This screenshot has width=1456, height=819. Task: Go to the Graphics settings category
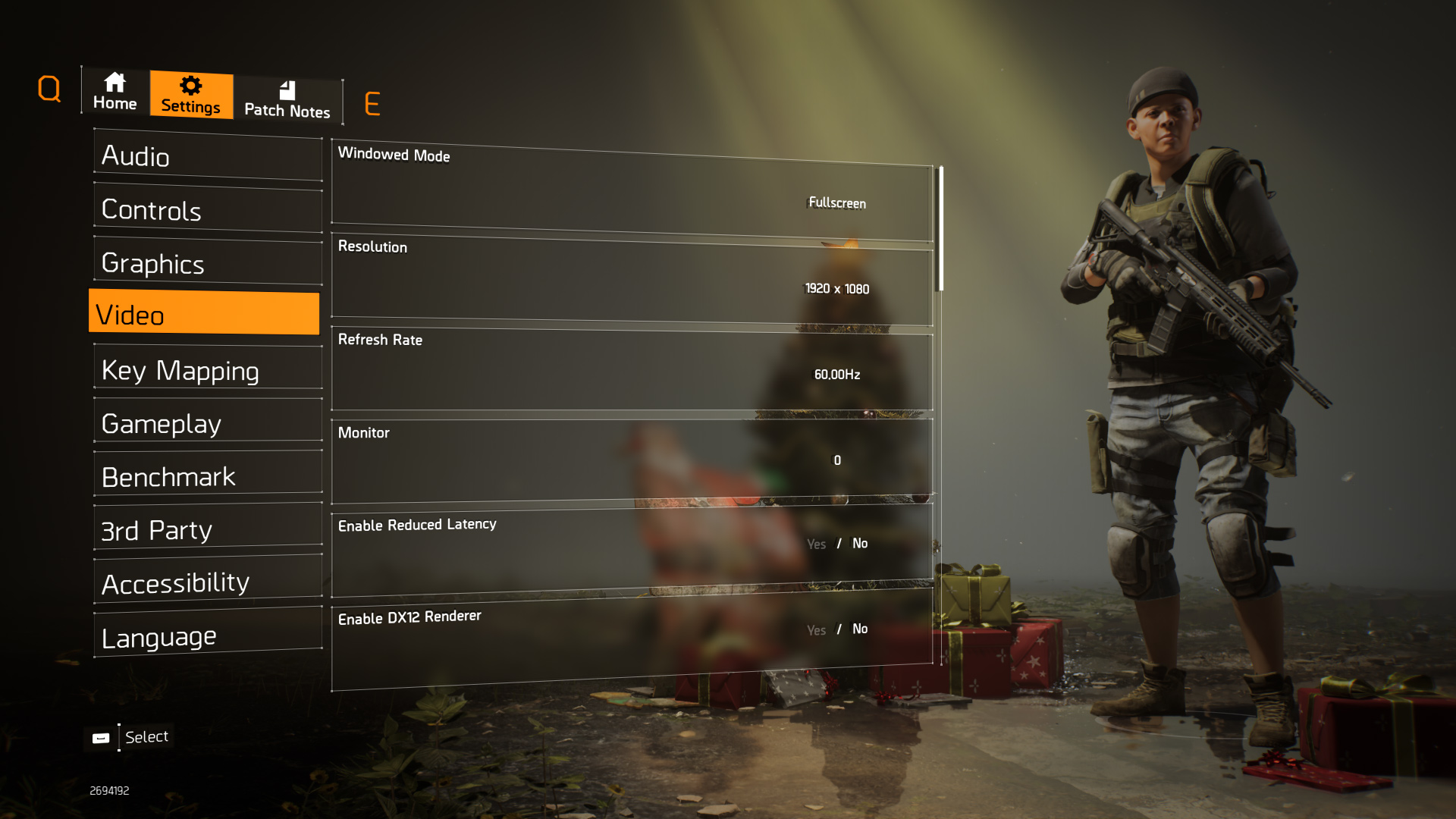pos(208,263)
